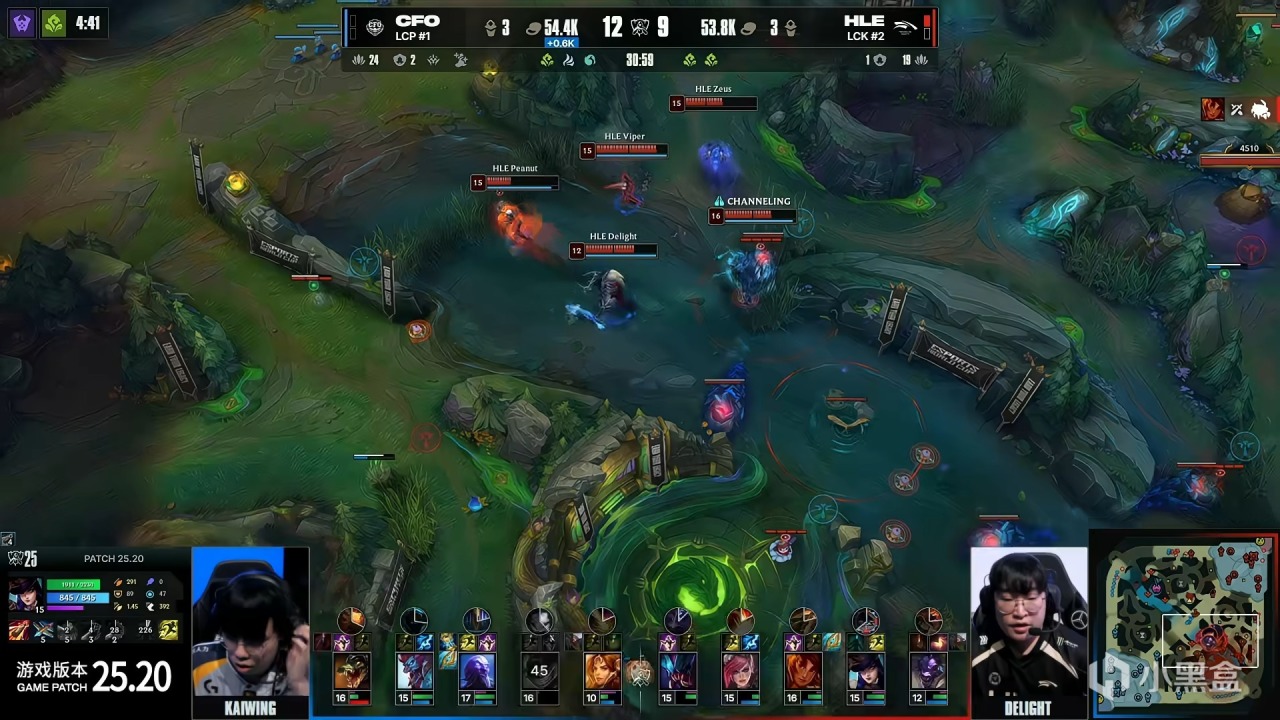Open the minimap in the corner
Image resolution: width=1280 pixels, height=720 pixels.
coord(1184,625)
